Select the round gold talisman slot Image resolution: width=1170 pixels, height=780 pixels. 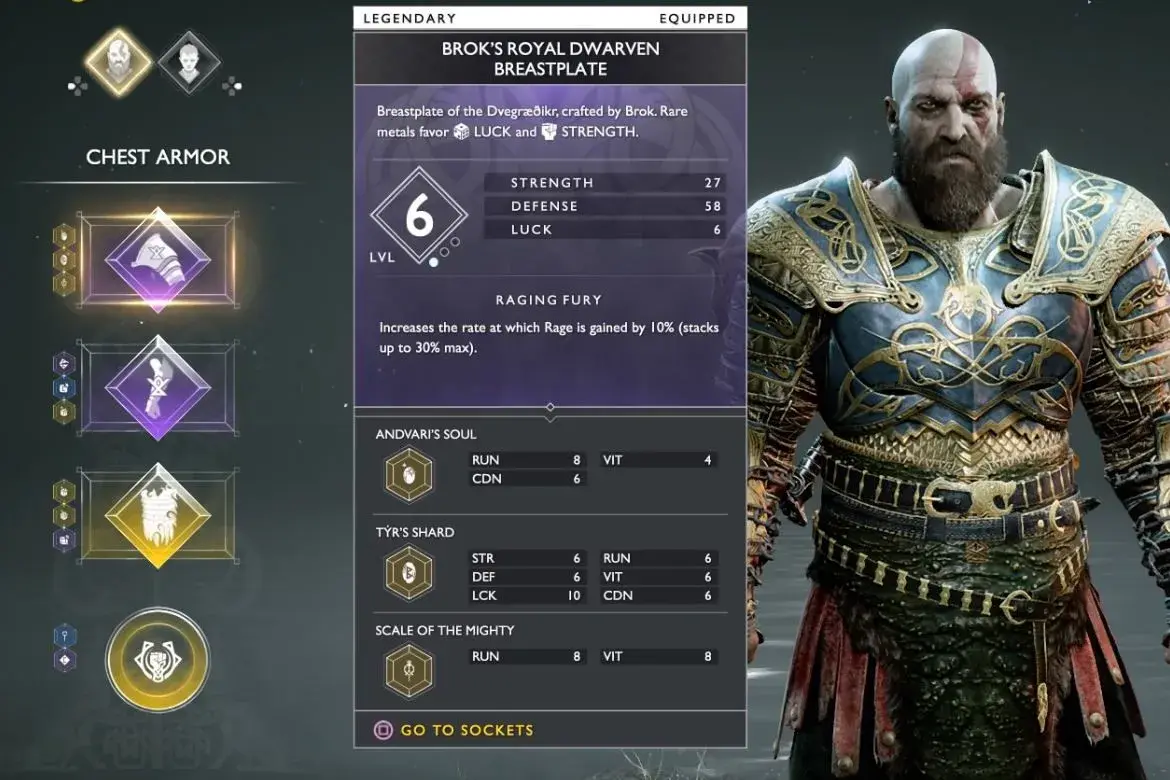[158, 660]
